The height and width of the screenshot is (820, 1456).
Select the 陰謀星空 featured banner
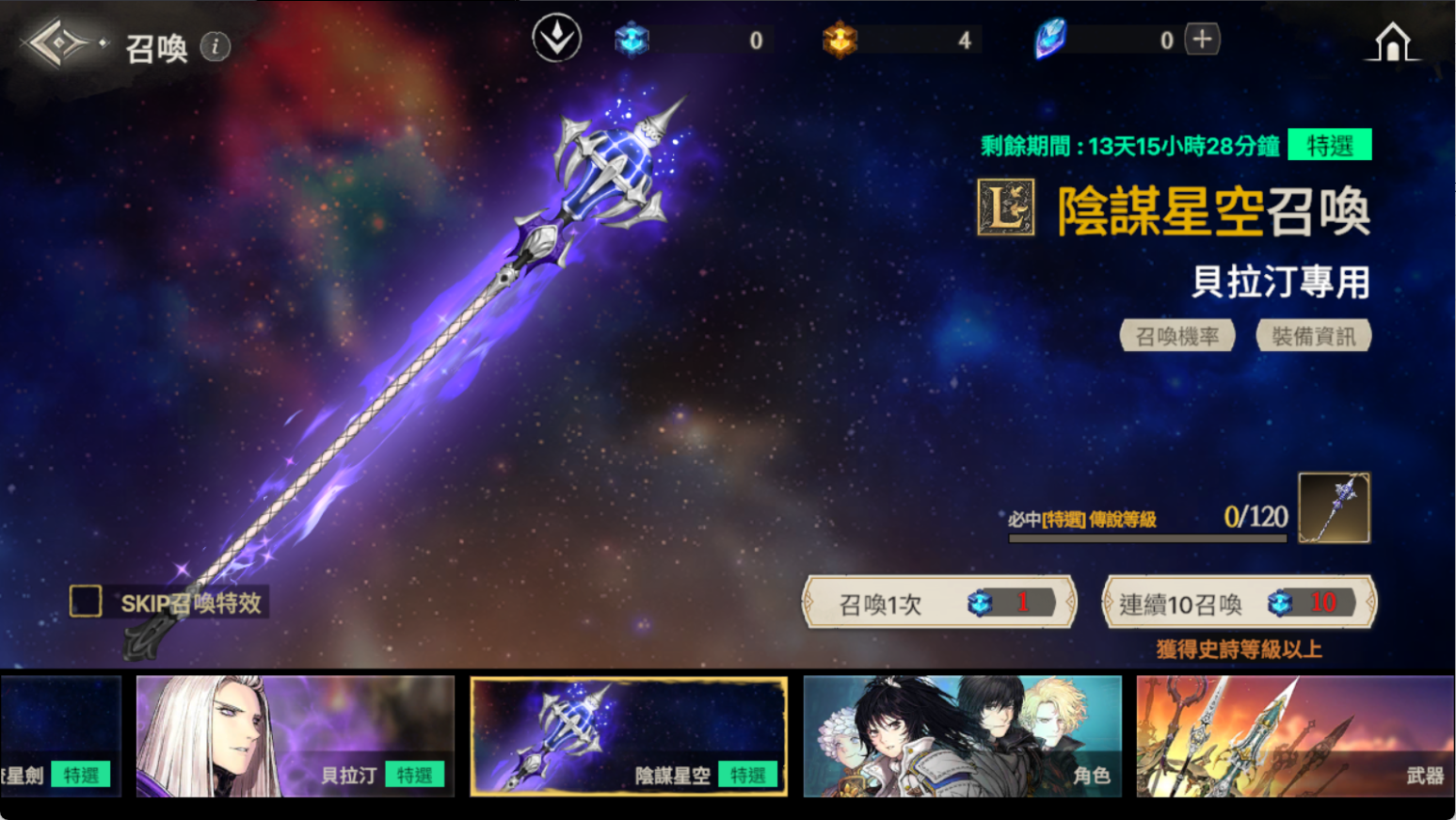(x=629, y=736)
